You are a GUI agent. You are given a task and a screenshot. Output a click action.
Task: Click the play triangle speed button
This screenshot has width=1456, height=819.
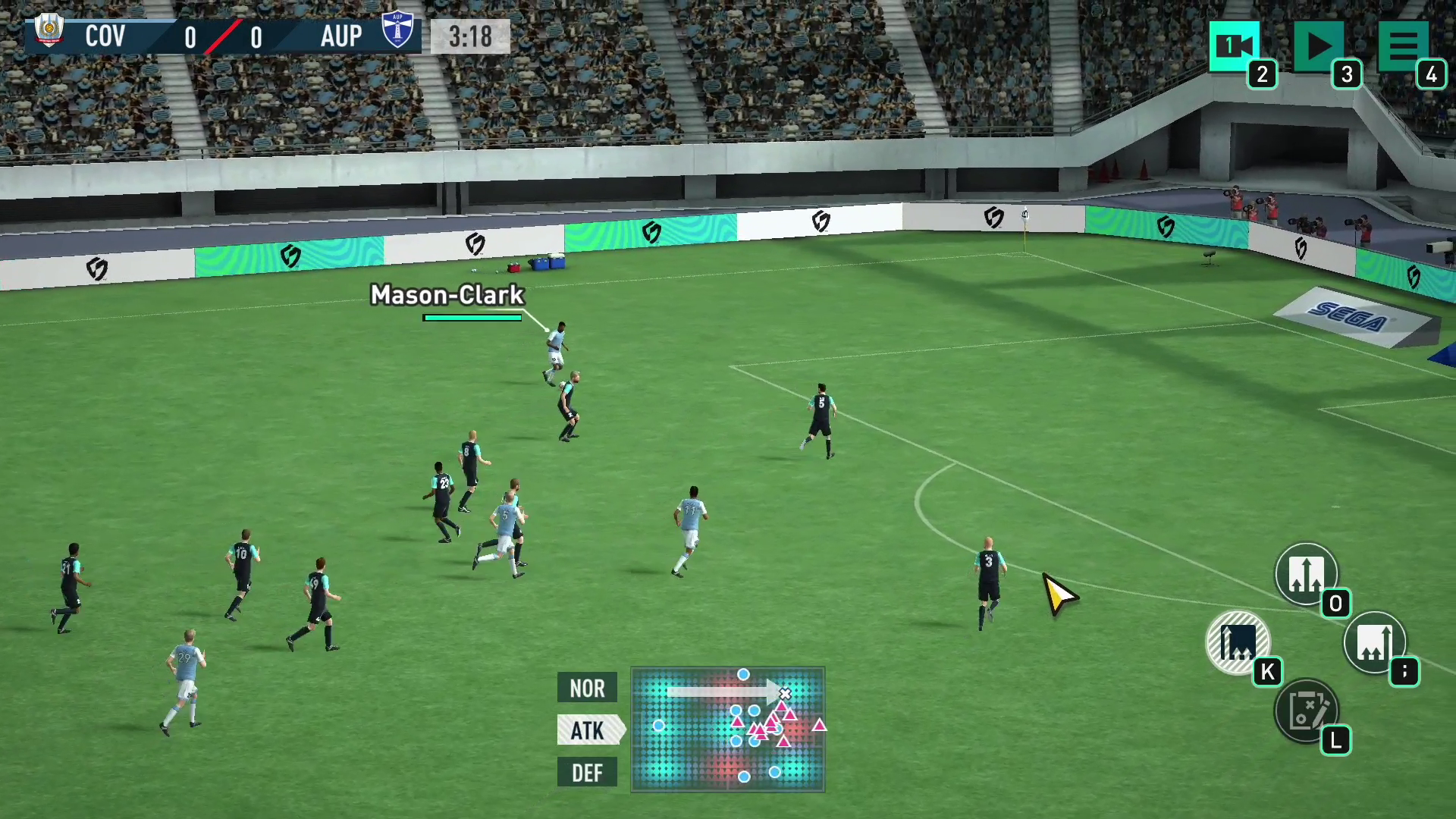pyautogui.click(x=1319, y=45)
